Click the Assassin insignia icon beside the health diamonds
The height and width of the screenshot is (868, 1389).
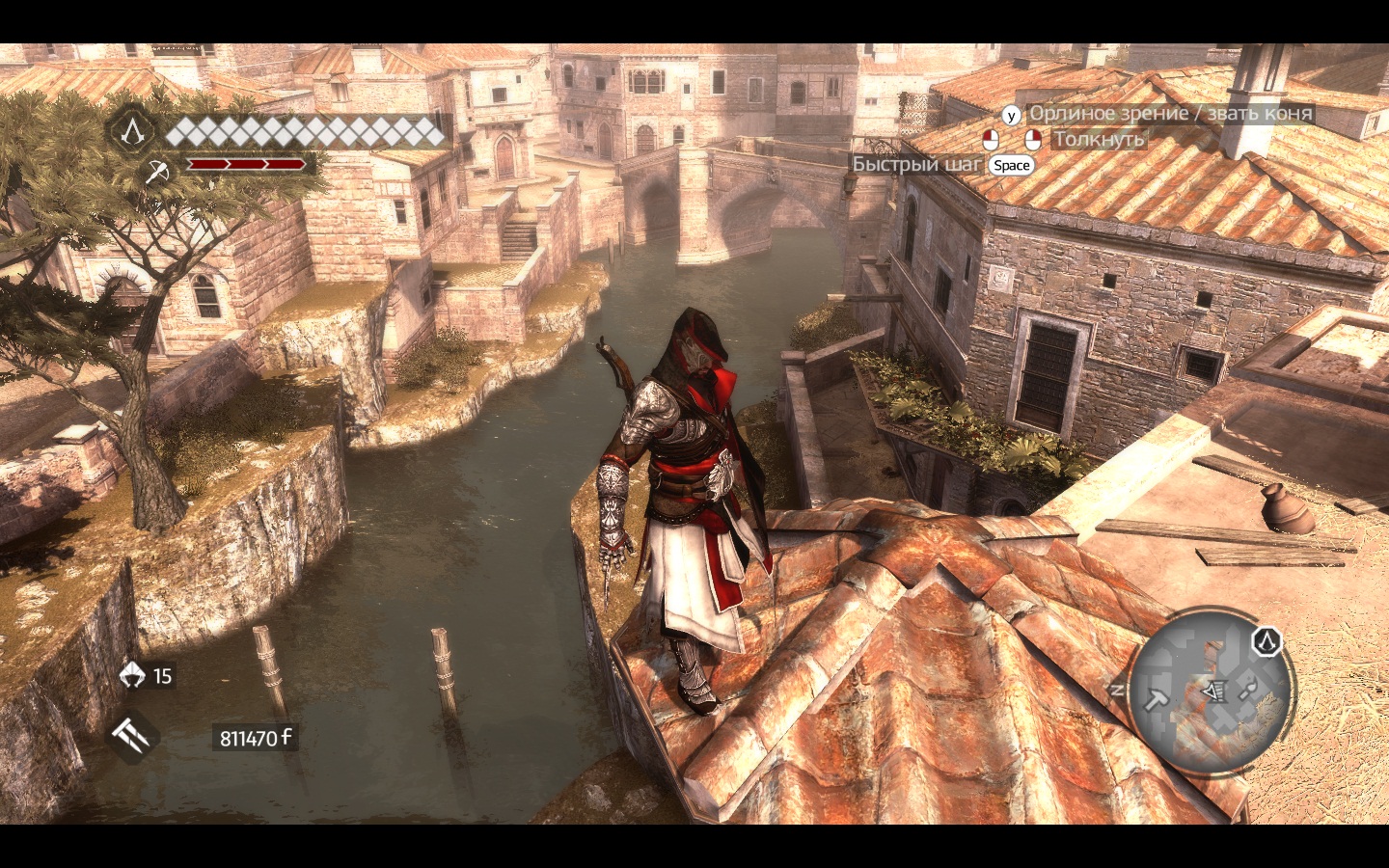[132, 129]
